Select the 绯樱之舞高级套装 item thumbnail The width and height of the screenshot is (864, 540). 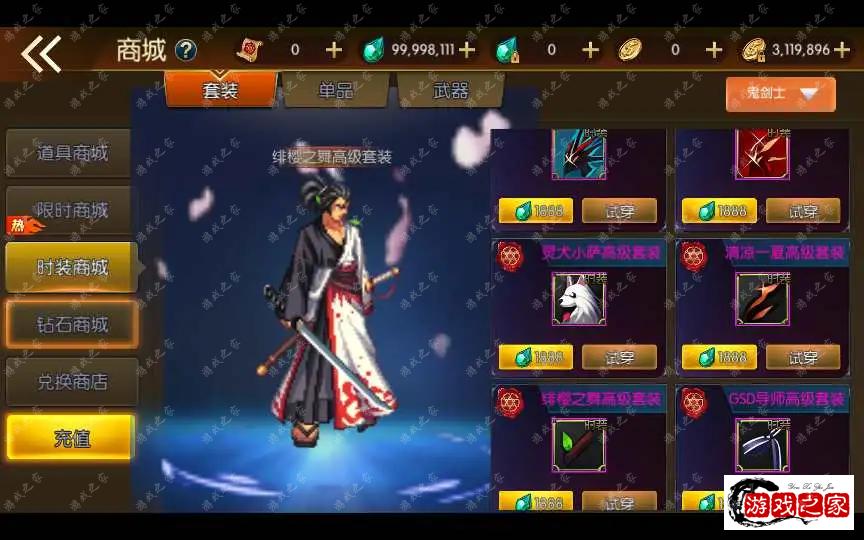click(579, 445)
